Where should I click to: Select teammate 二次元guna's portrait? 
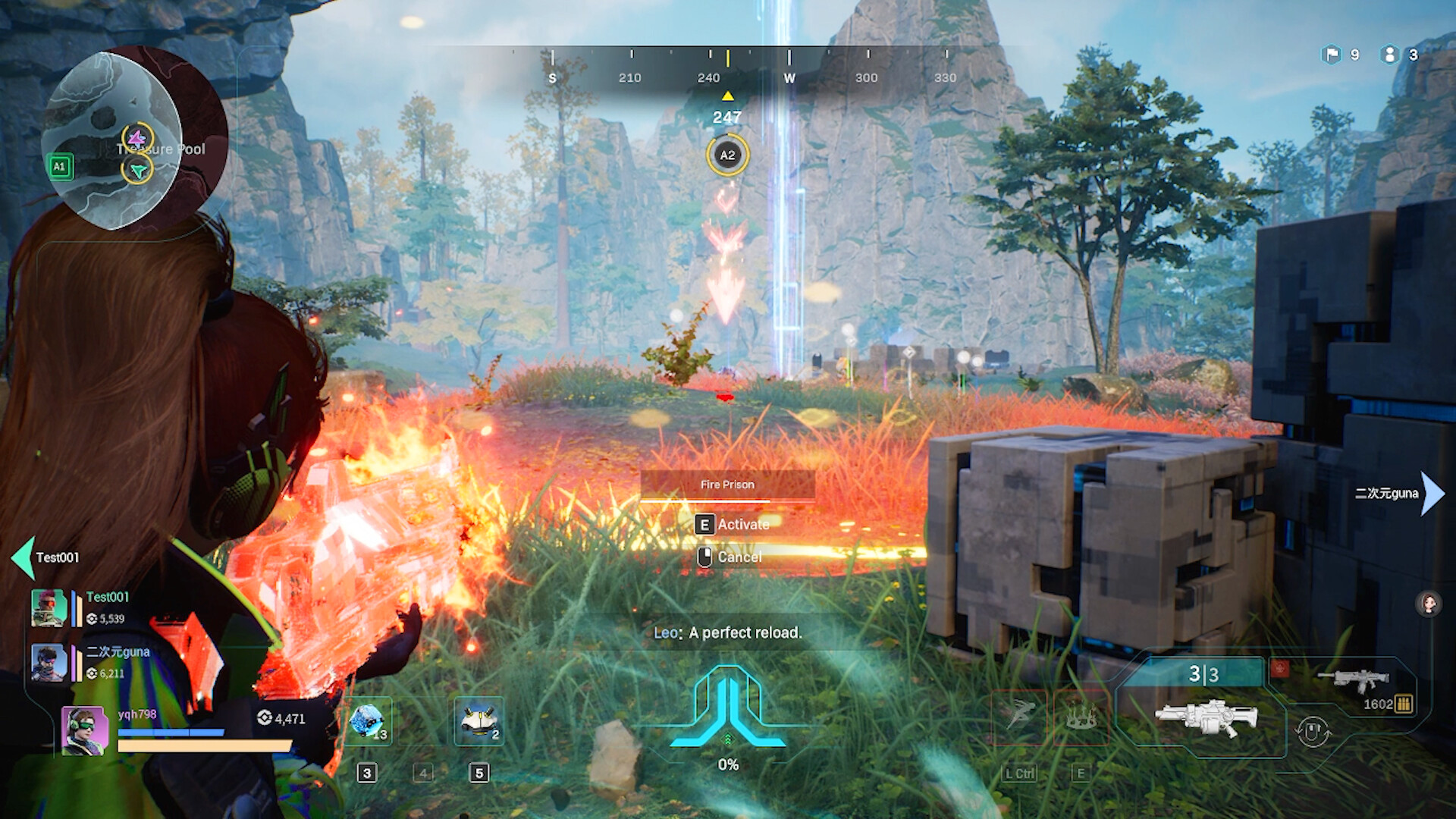49,662
